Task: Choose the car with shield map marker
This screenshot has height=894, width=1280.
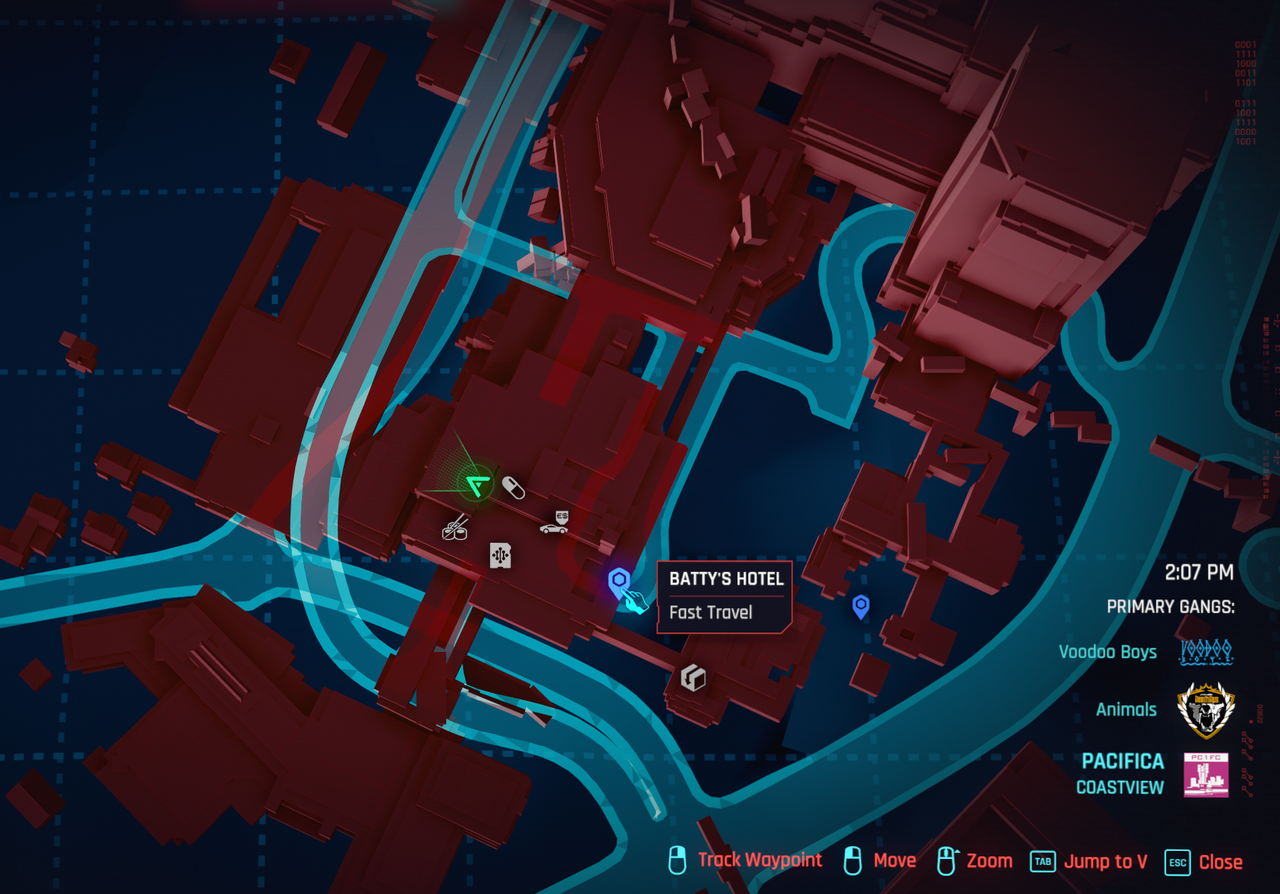Action: pos(555,522)
